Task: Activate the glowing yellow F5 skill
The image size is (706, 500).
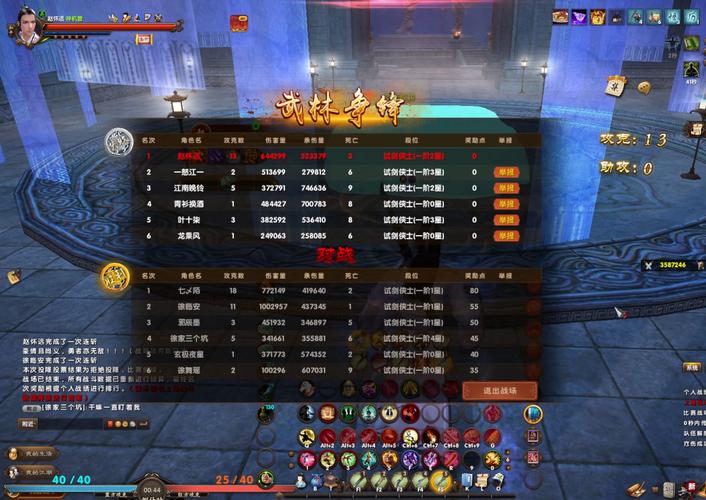Action: pyautogui.click(x=438, y=481)
